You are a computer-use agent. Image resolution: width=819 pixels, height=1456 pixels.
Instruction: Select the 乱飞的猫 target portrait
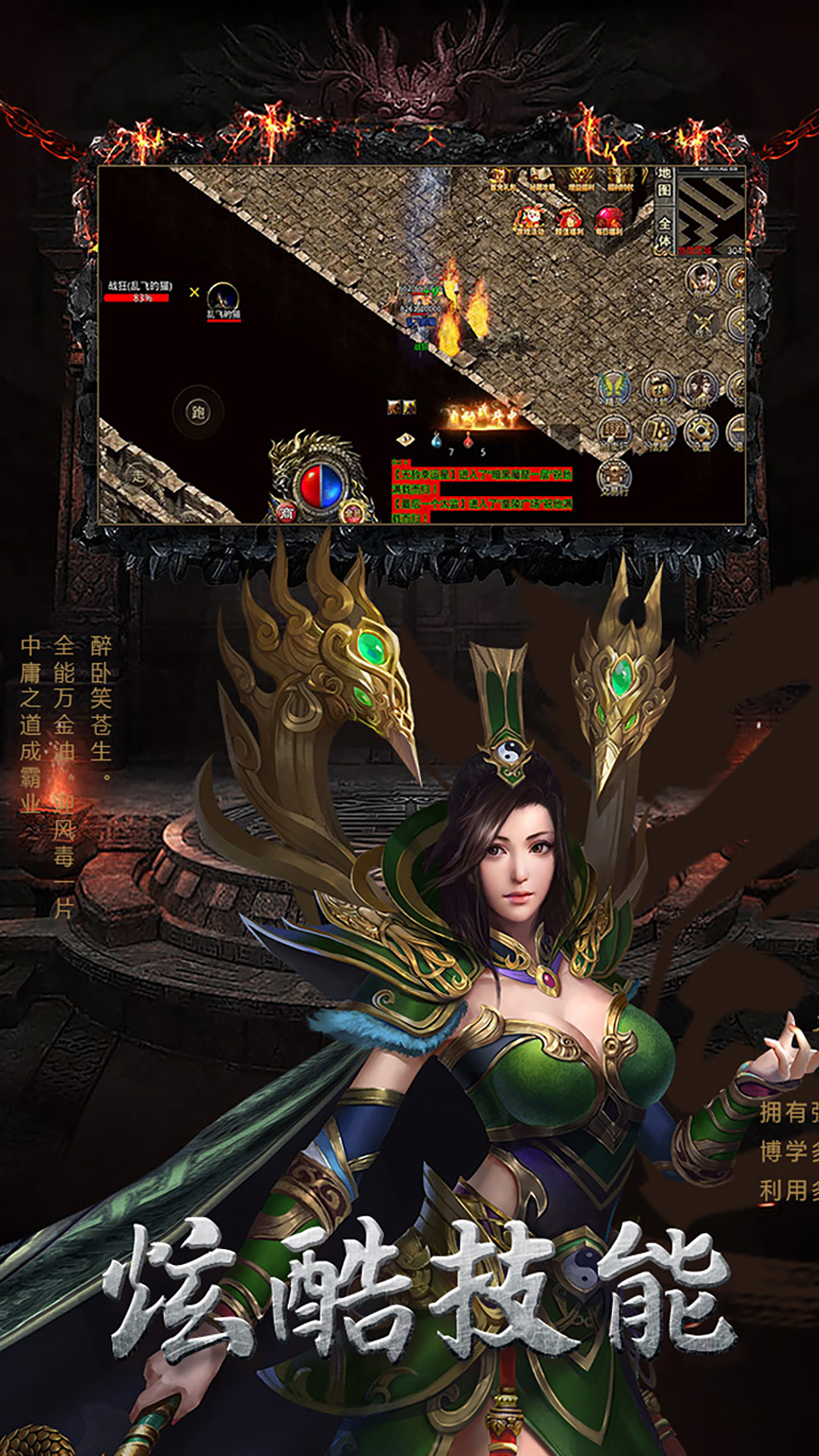coord(223,300)
